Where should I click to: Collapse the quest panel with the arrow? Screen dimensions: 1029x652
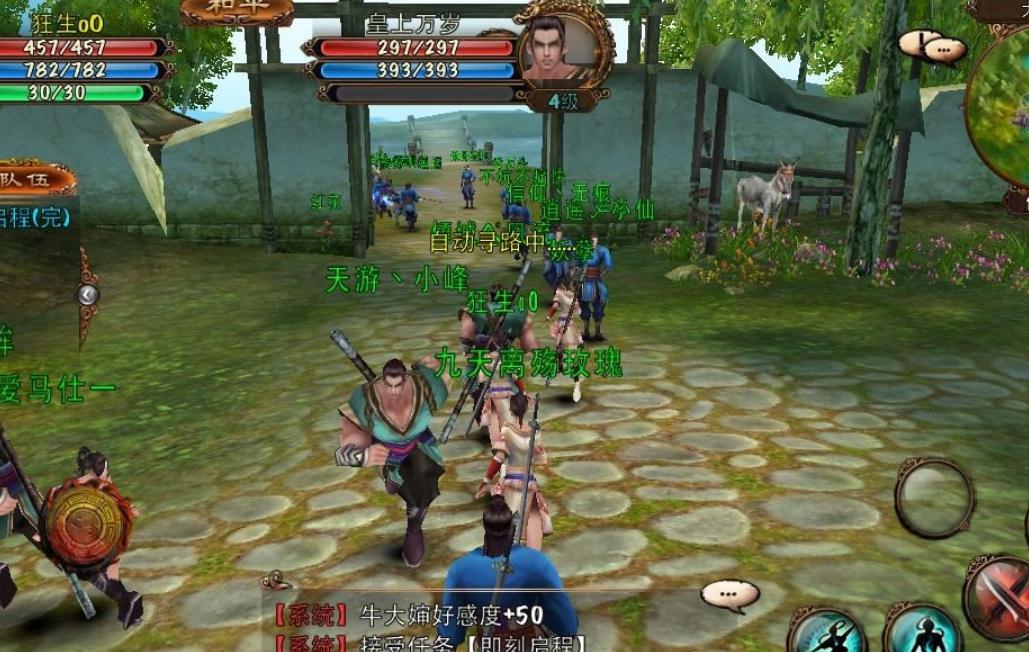[x=88, y=294]
